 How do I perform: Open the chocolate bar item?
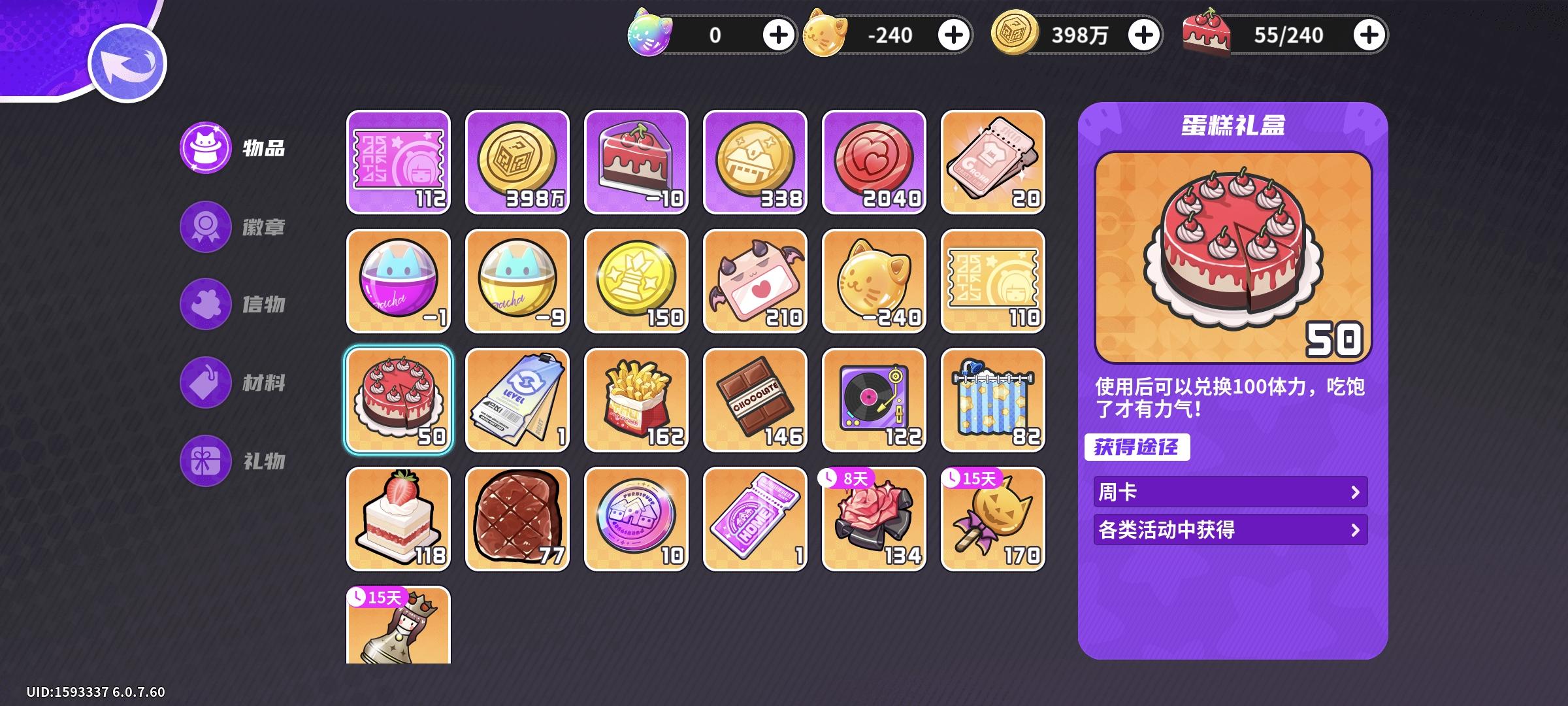[755, 399]
